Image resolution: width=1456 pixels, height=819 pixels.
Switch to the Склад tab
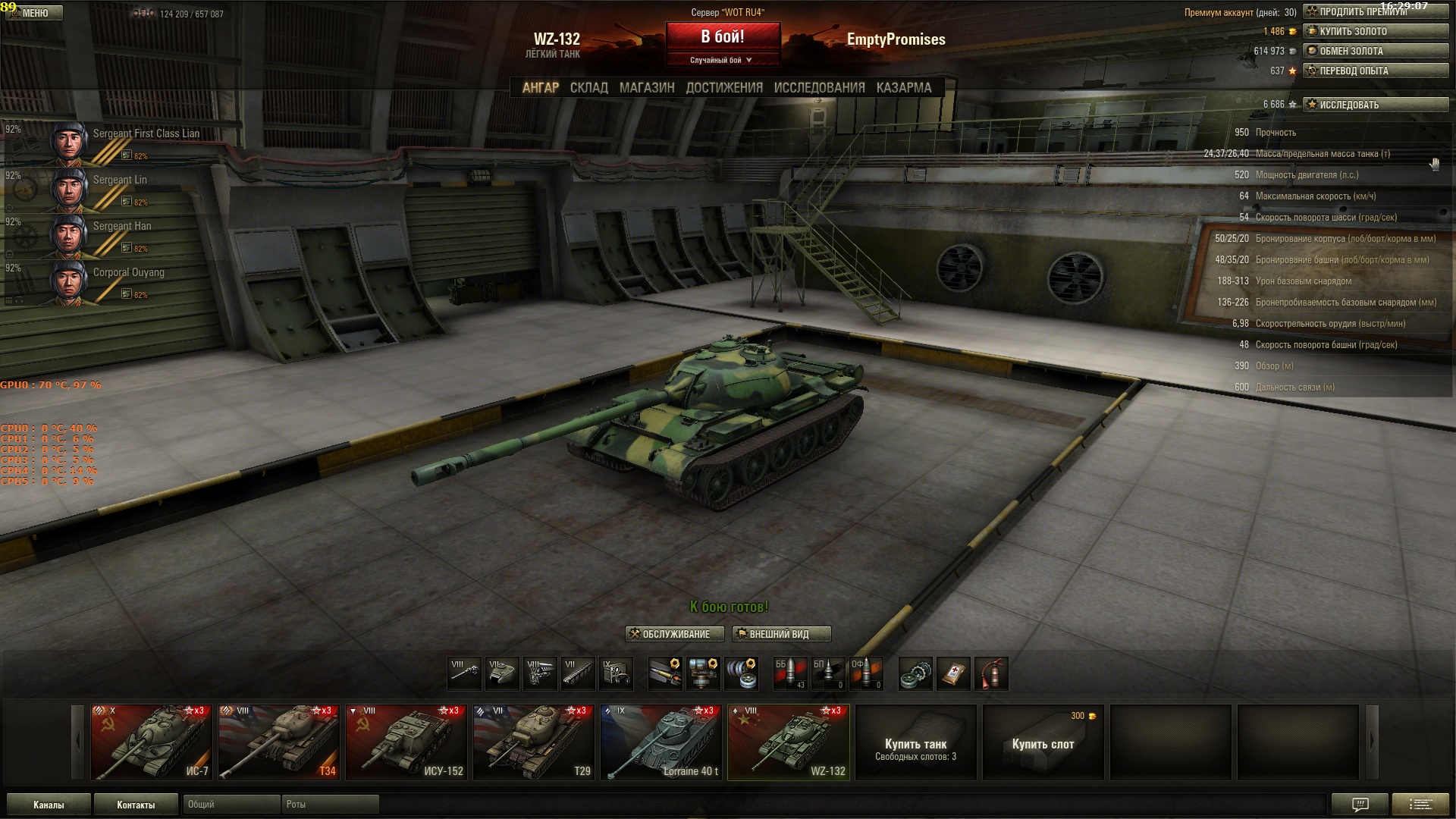588,88
